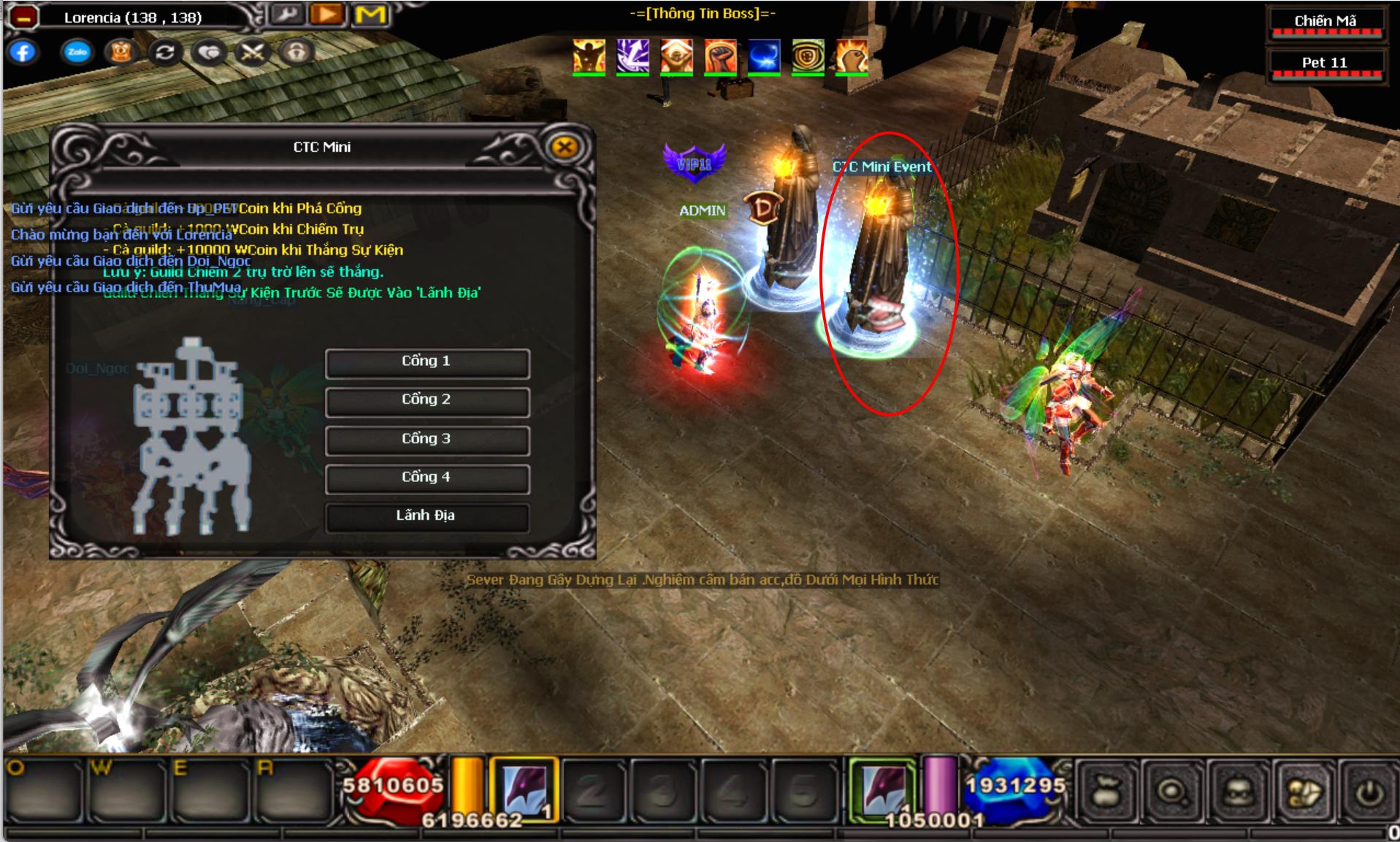Pick the Cổng 3 gate button
This screenshot has width=1400, height=842.
click(x=427, y=440)
